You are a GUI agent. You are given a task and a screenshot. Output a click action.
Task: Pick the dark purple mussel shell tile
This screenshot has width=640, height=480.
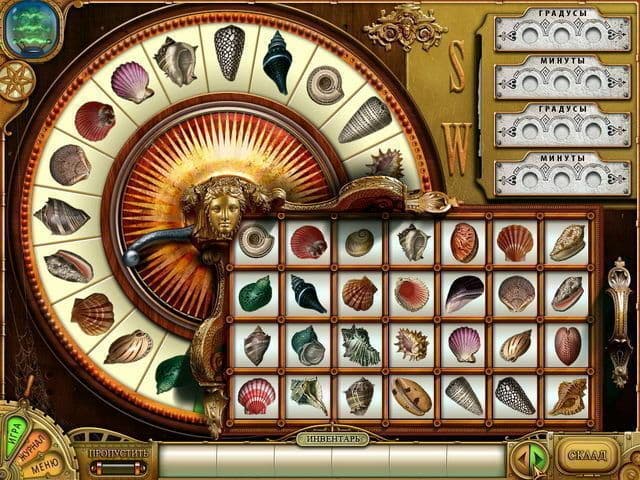tap(464, 292)
